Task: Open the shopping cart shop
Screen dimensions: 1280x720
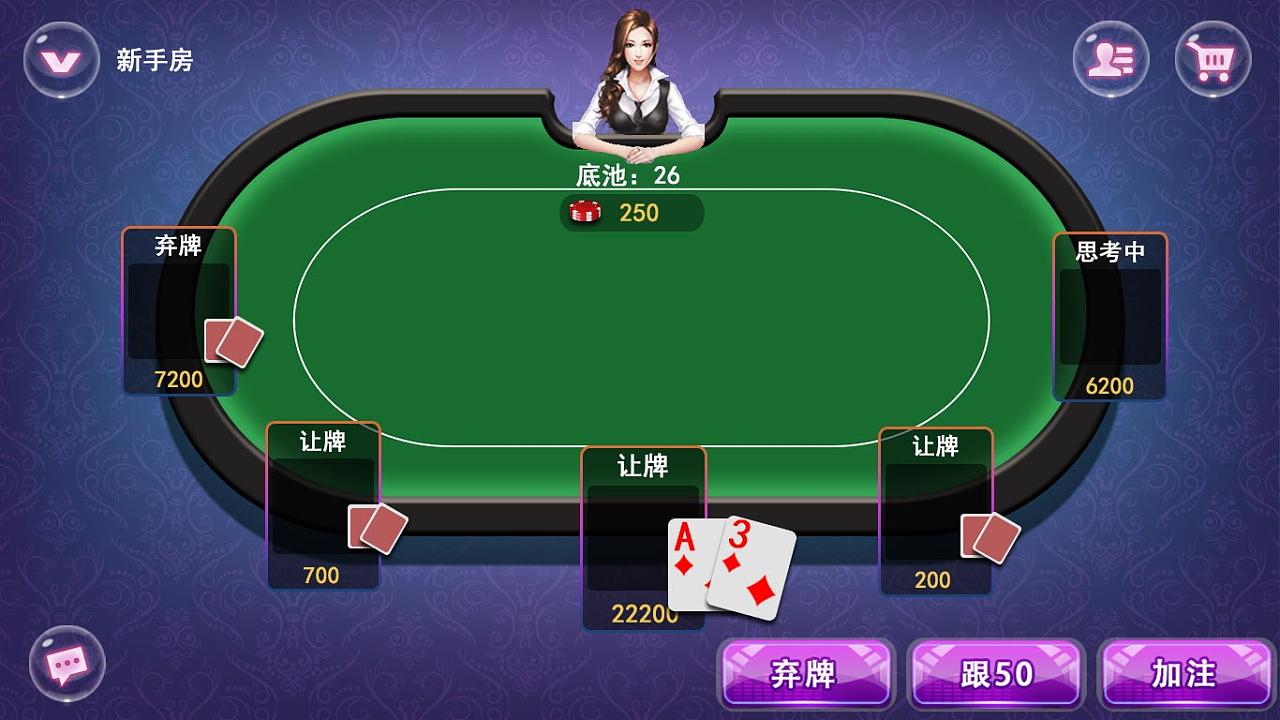Action: pos(1211,59)
